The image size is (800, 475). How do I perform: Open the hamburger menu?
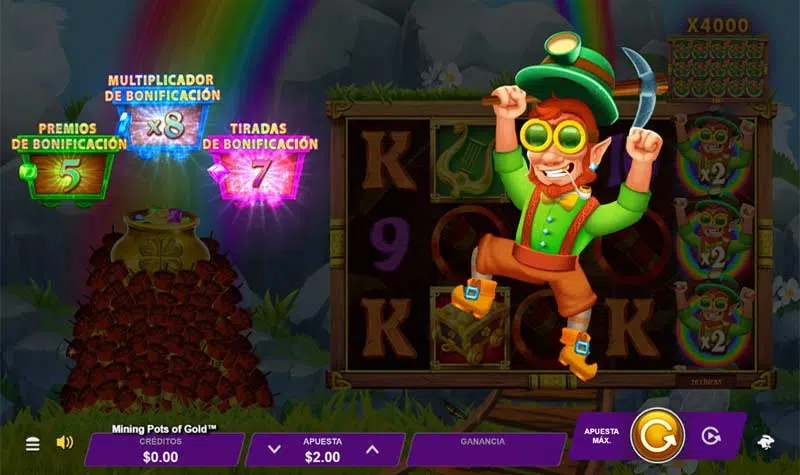tap(33, 443)
